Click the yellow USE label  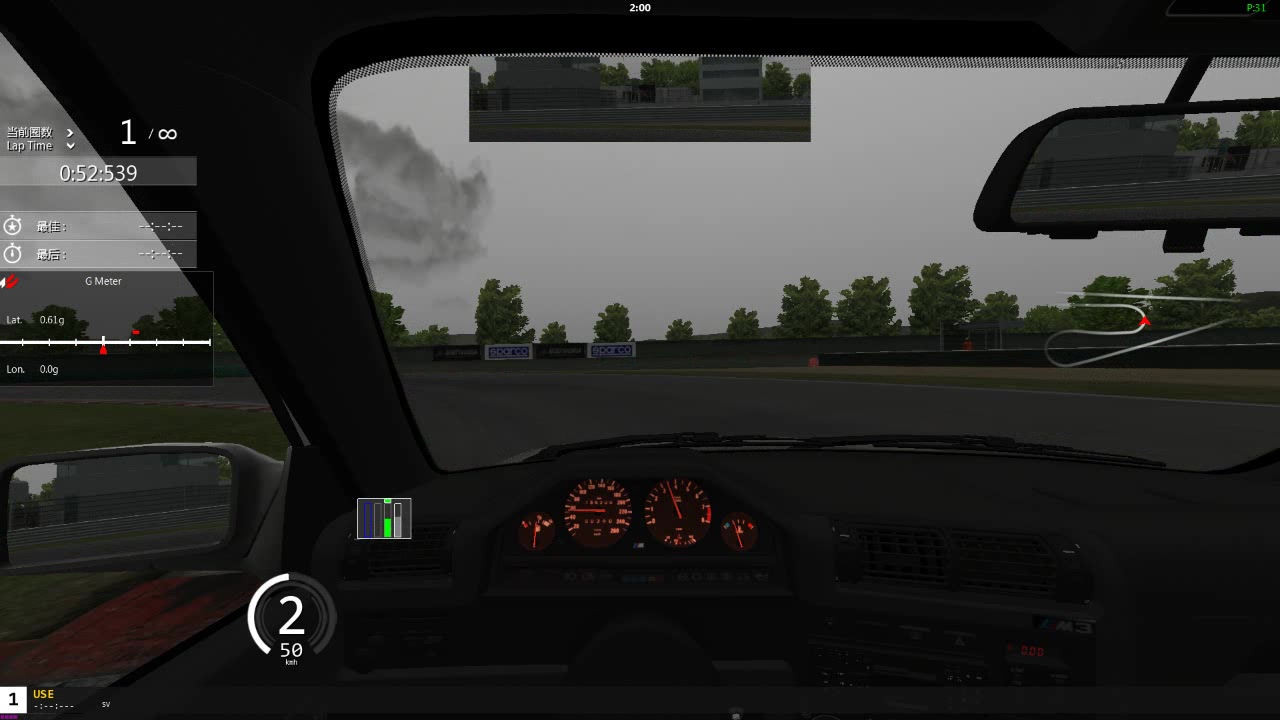coord(42,694)
